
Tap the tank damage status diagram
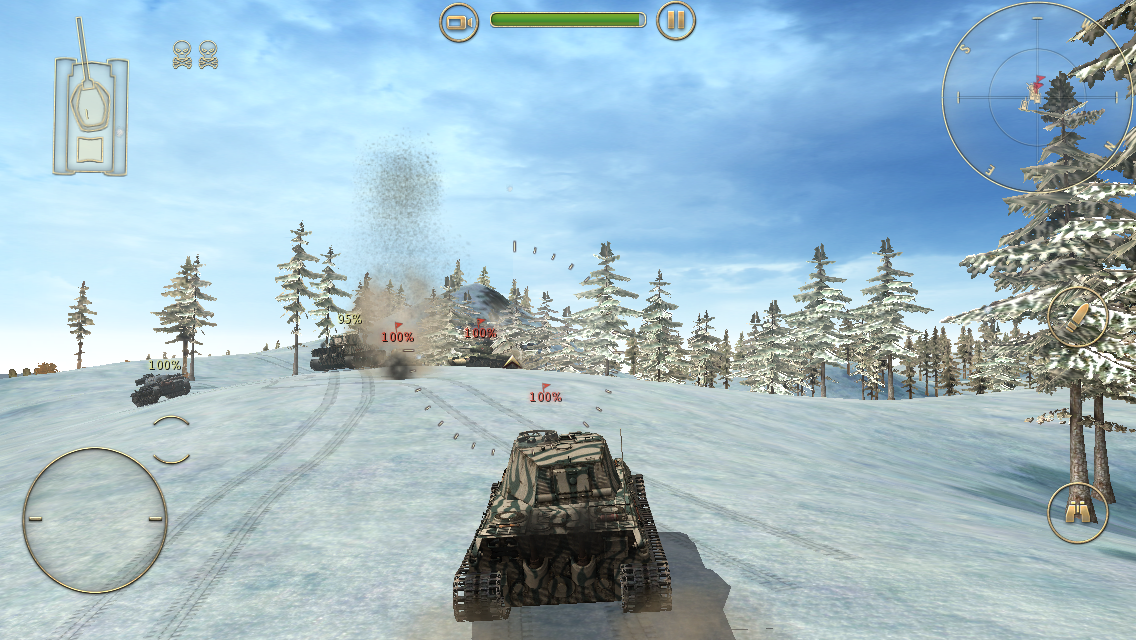[91, 116]
